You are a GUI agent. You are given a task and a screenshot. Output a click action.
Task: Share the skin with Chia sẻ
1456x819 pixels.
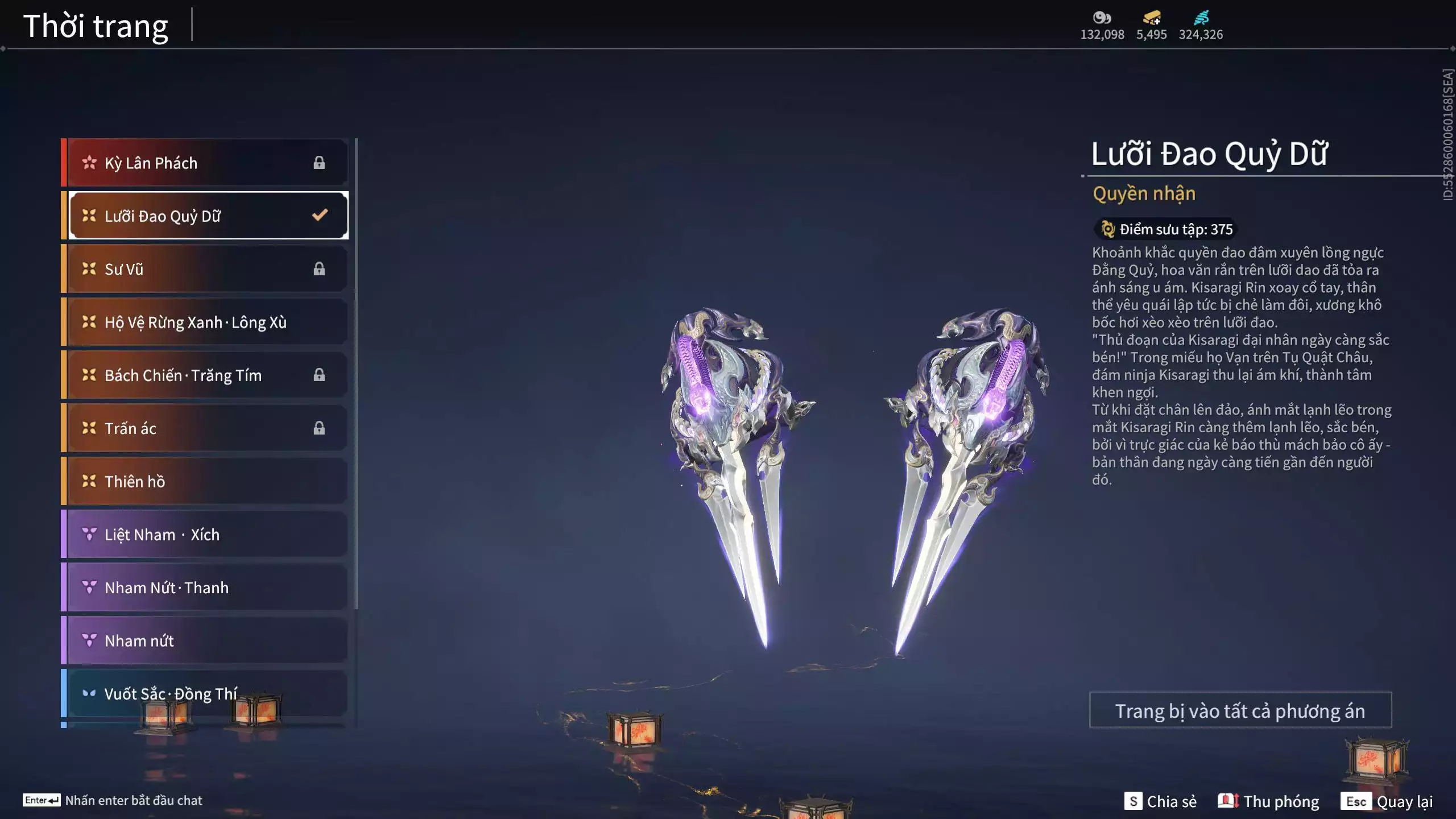pyautogui.click(x=1160, y=801)
